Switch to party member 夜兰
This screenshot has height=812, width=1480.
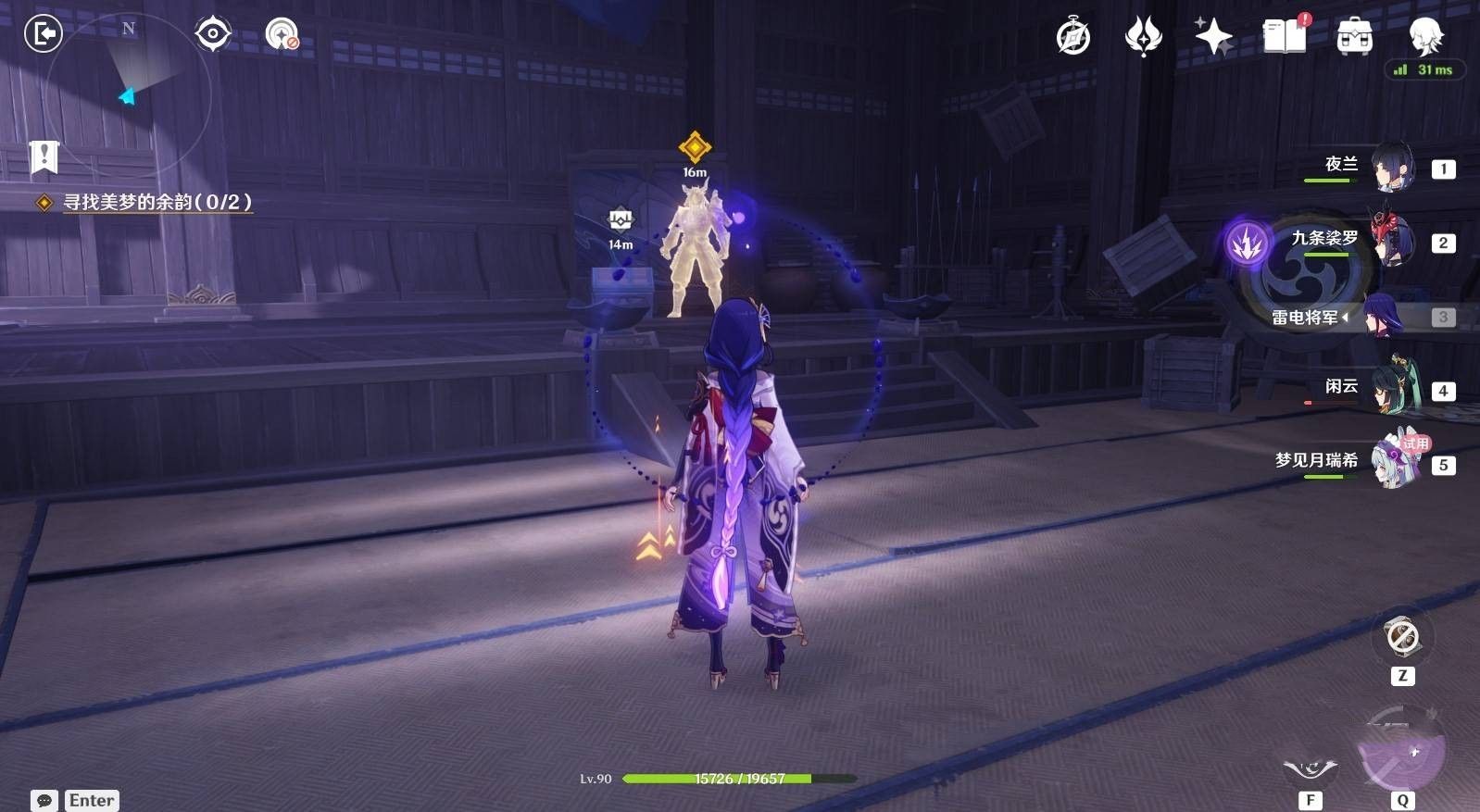pos(1392,168)
